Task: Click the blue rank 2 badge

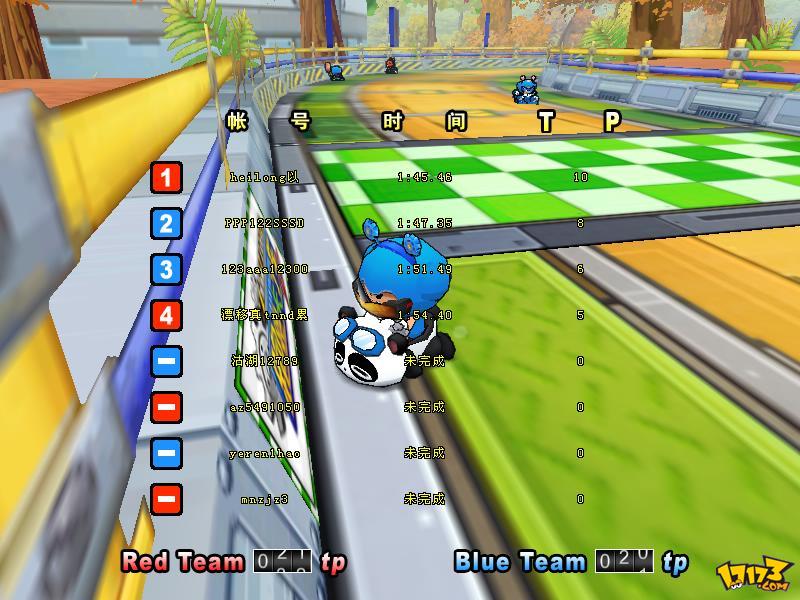Action: [166, 223]
